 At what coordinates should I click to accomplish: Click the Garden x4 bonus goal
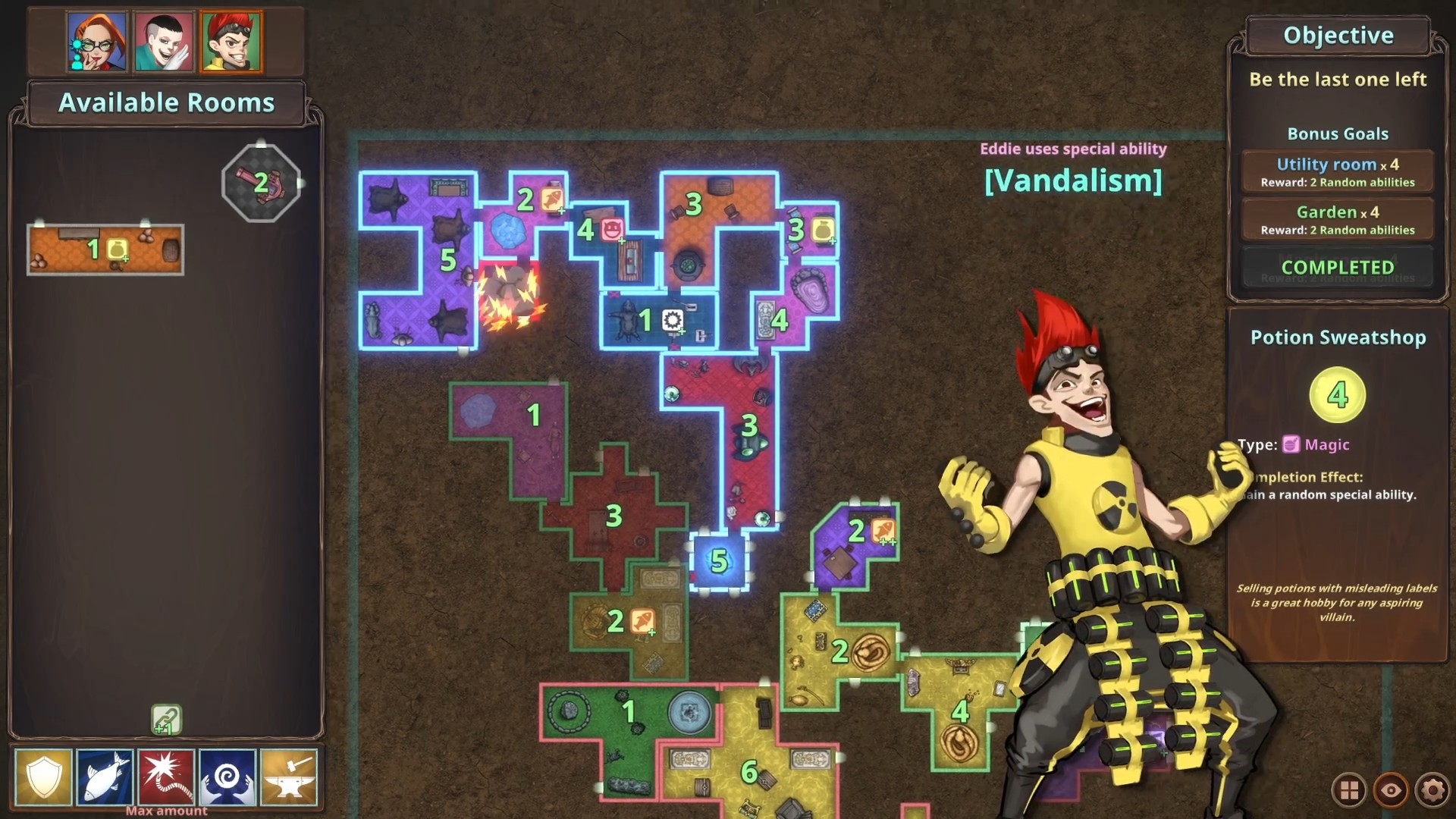(1337, 219)
